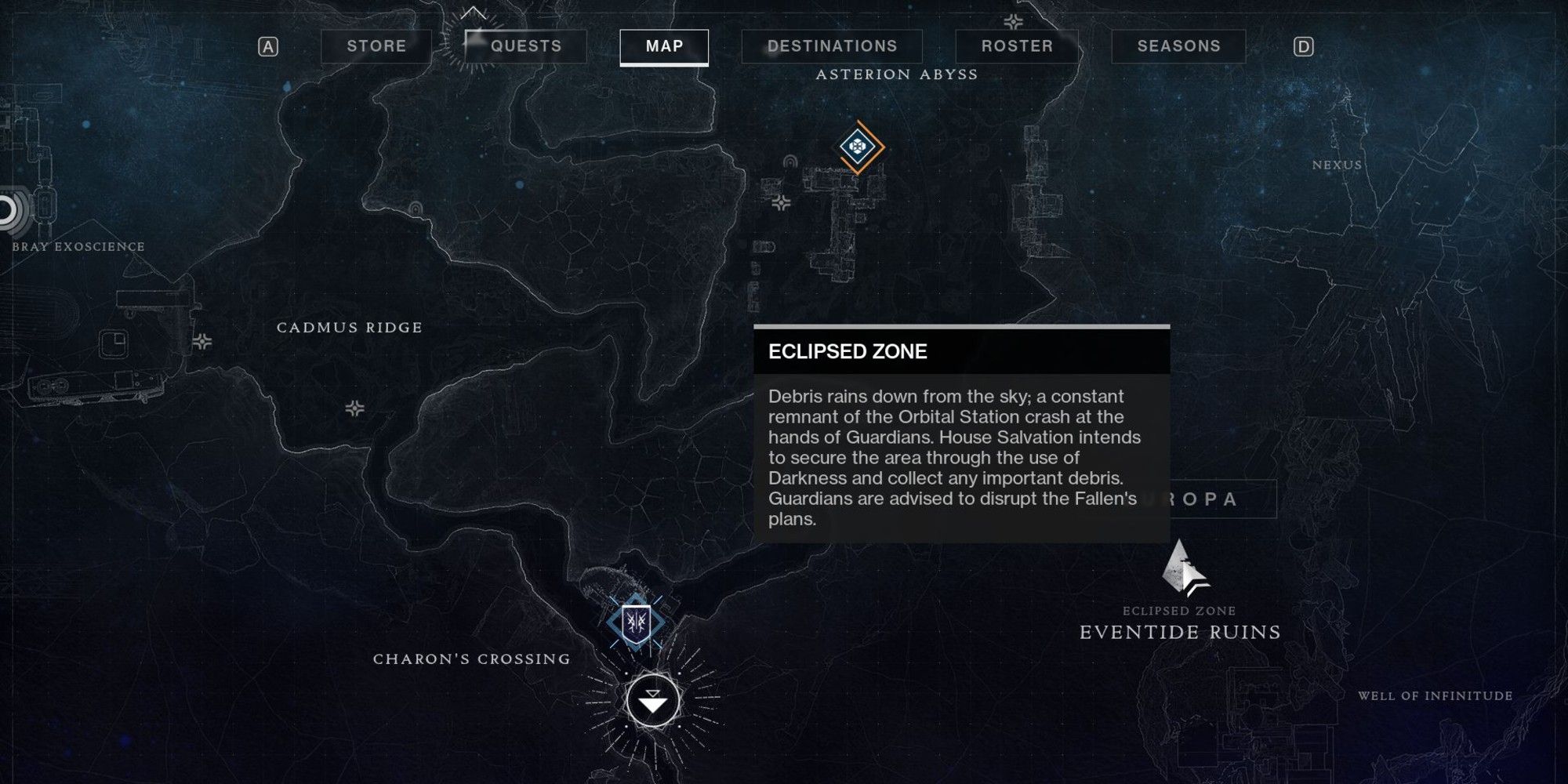This screenshot has height=784, width=1568.
Task: Click the Nexus region label
Action: click(1337, 165)
